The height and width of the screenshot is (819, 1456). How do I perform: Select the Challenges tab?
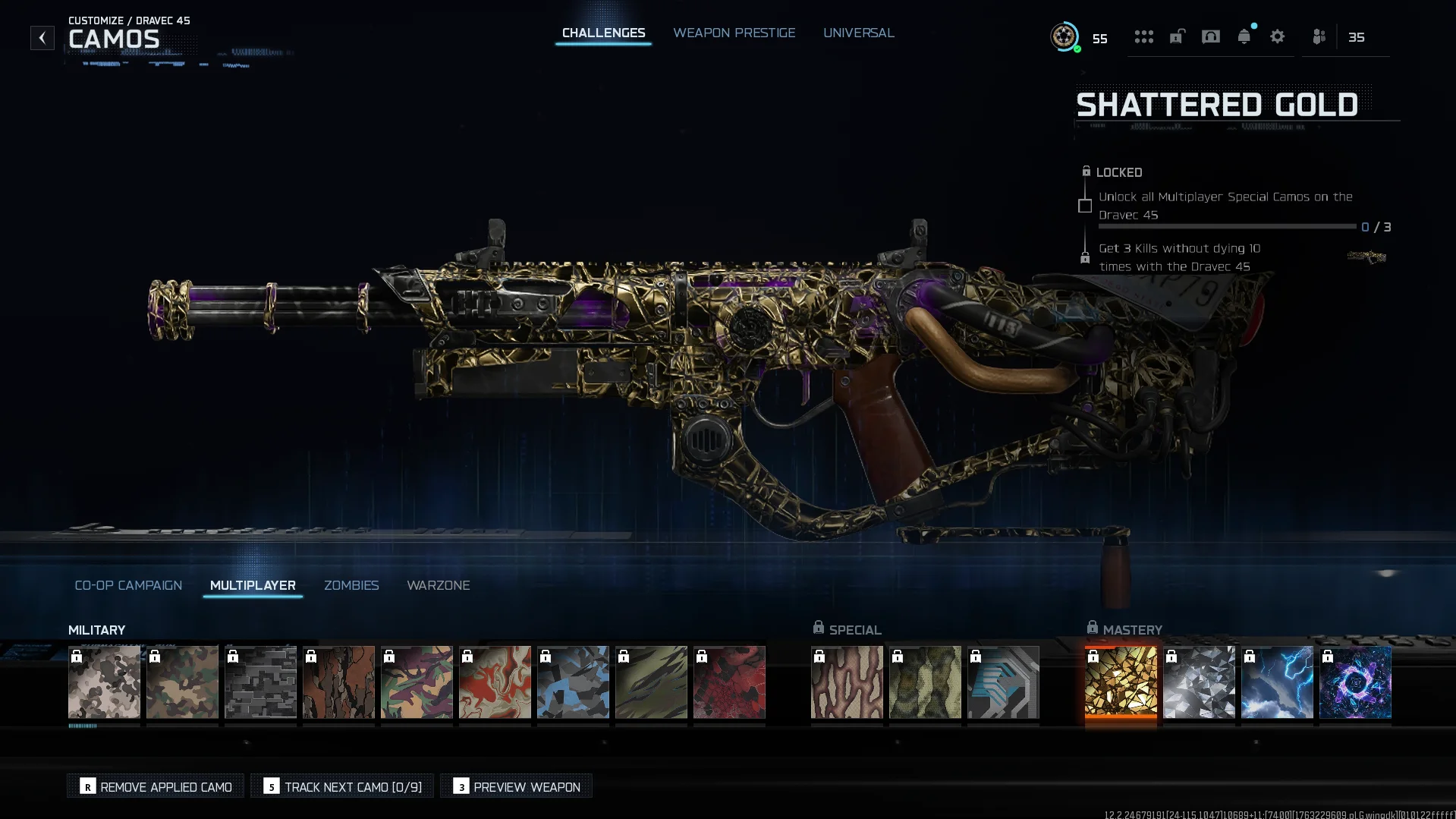click(x=603, y=33)
